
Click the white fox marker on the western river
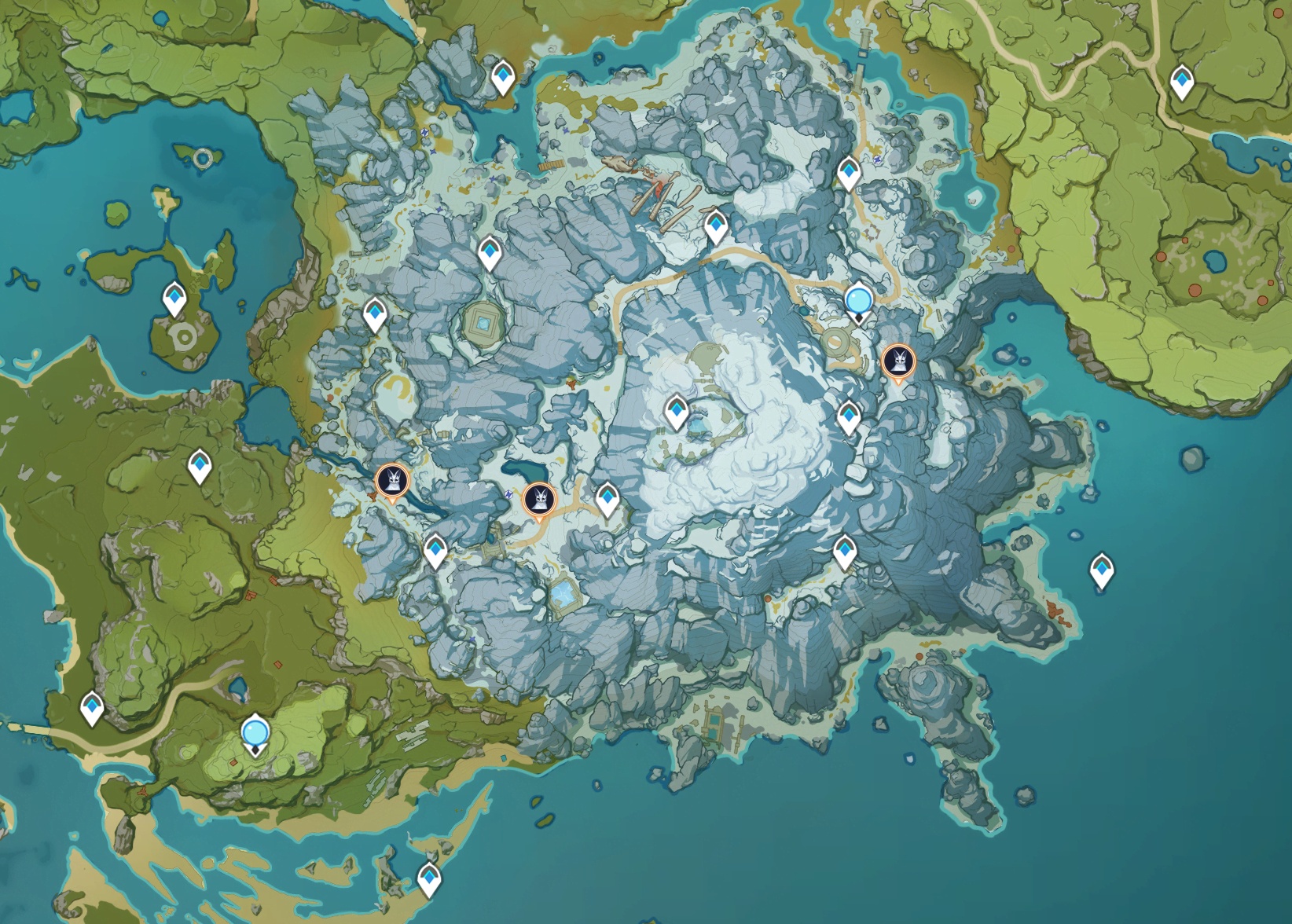coord(391,480)
